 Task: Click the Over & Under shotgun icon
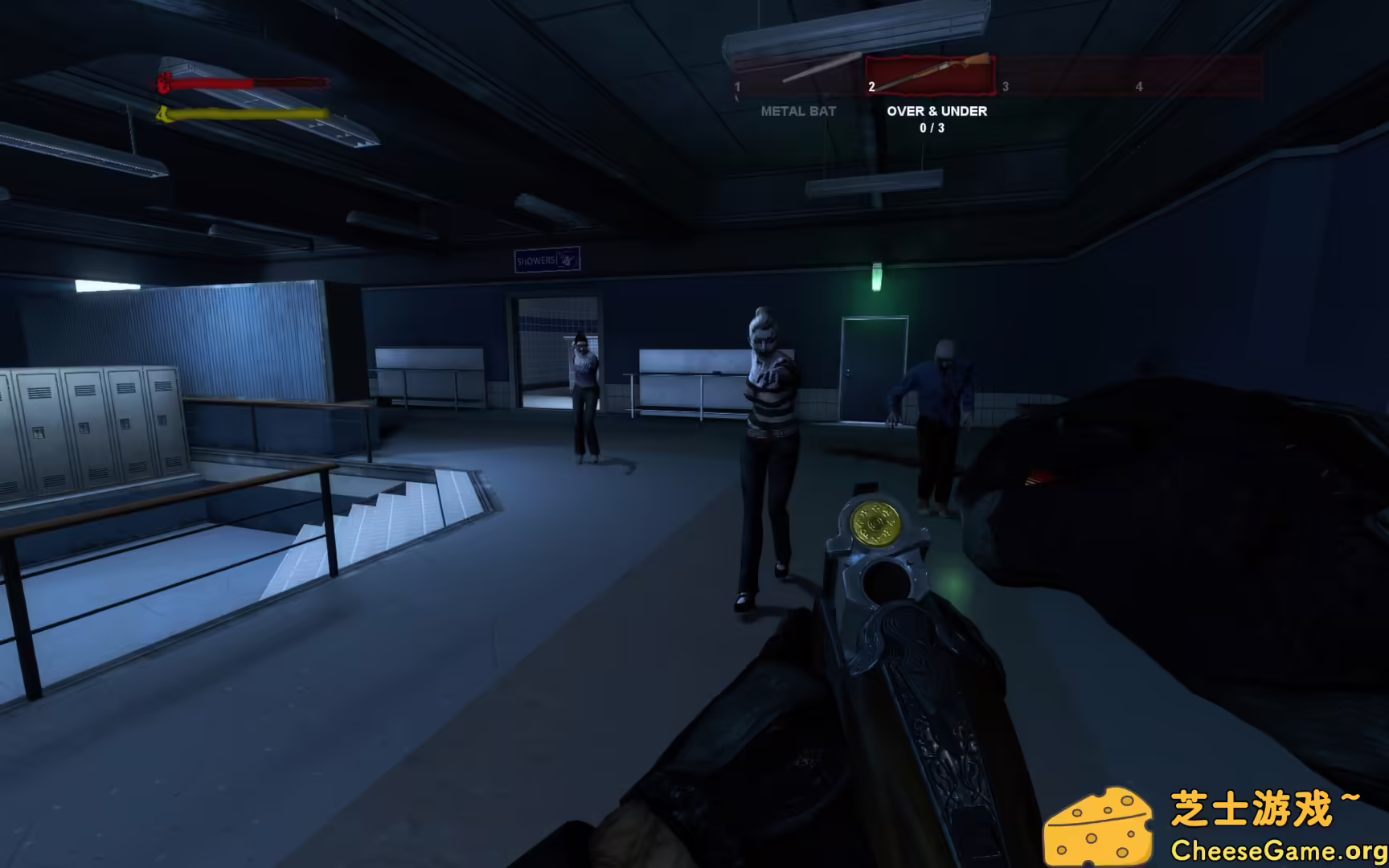pyautogui.click(x=931, y=74)
